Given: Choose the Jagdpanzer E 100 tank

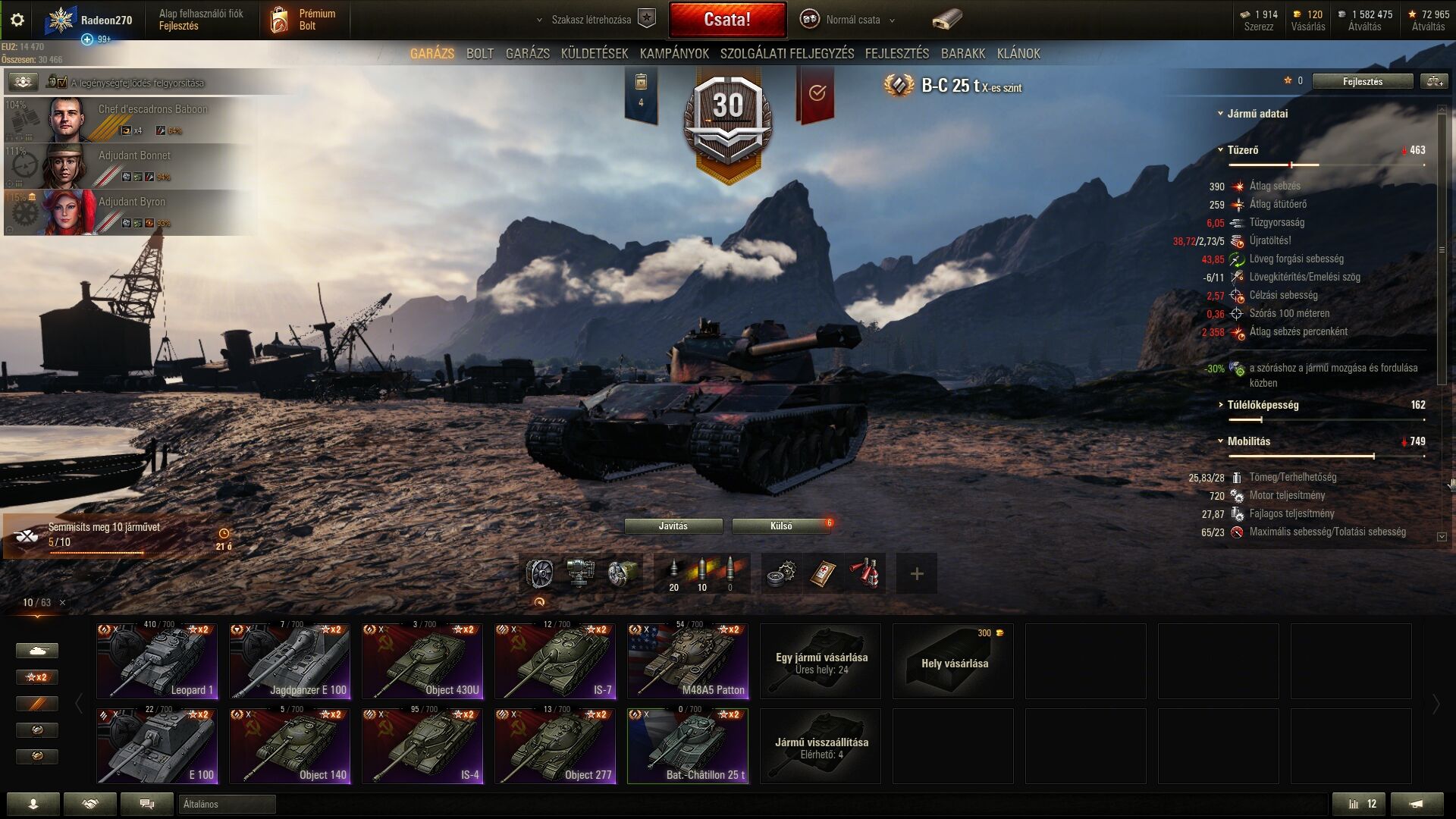Looking at the screenshot, I should [290, 661].
